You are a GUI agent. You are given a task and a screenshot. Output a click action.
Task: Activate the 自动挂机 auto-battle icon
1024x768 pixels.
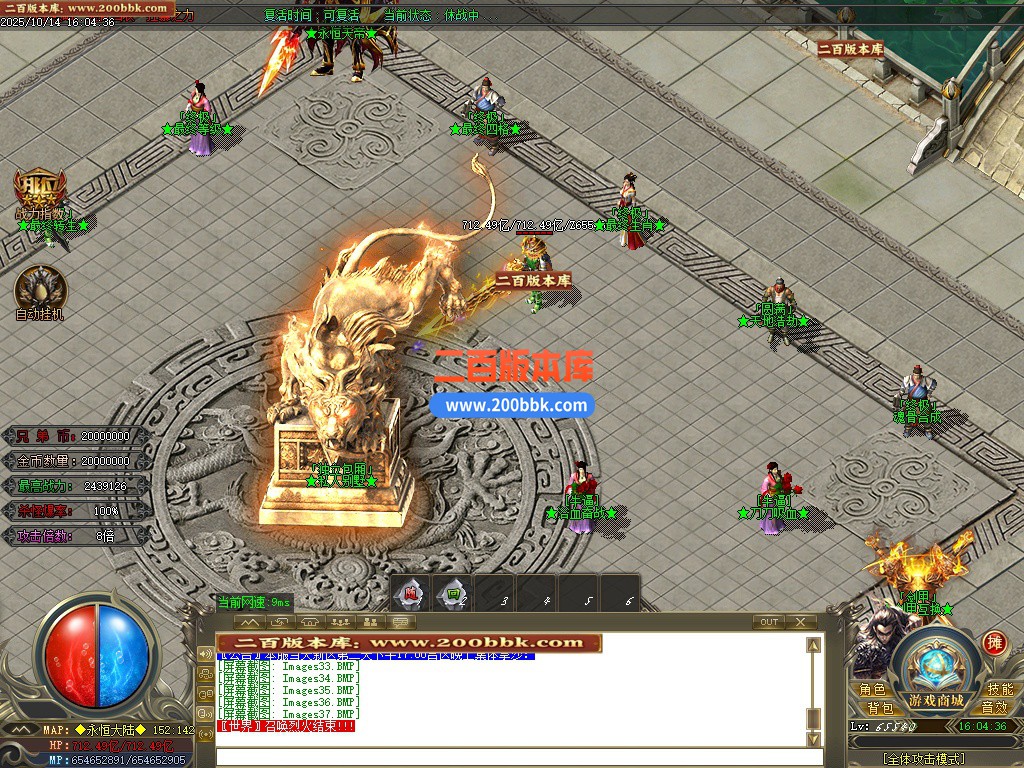pyautogui.click(x=41, y=289)
